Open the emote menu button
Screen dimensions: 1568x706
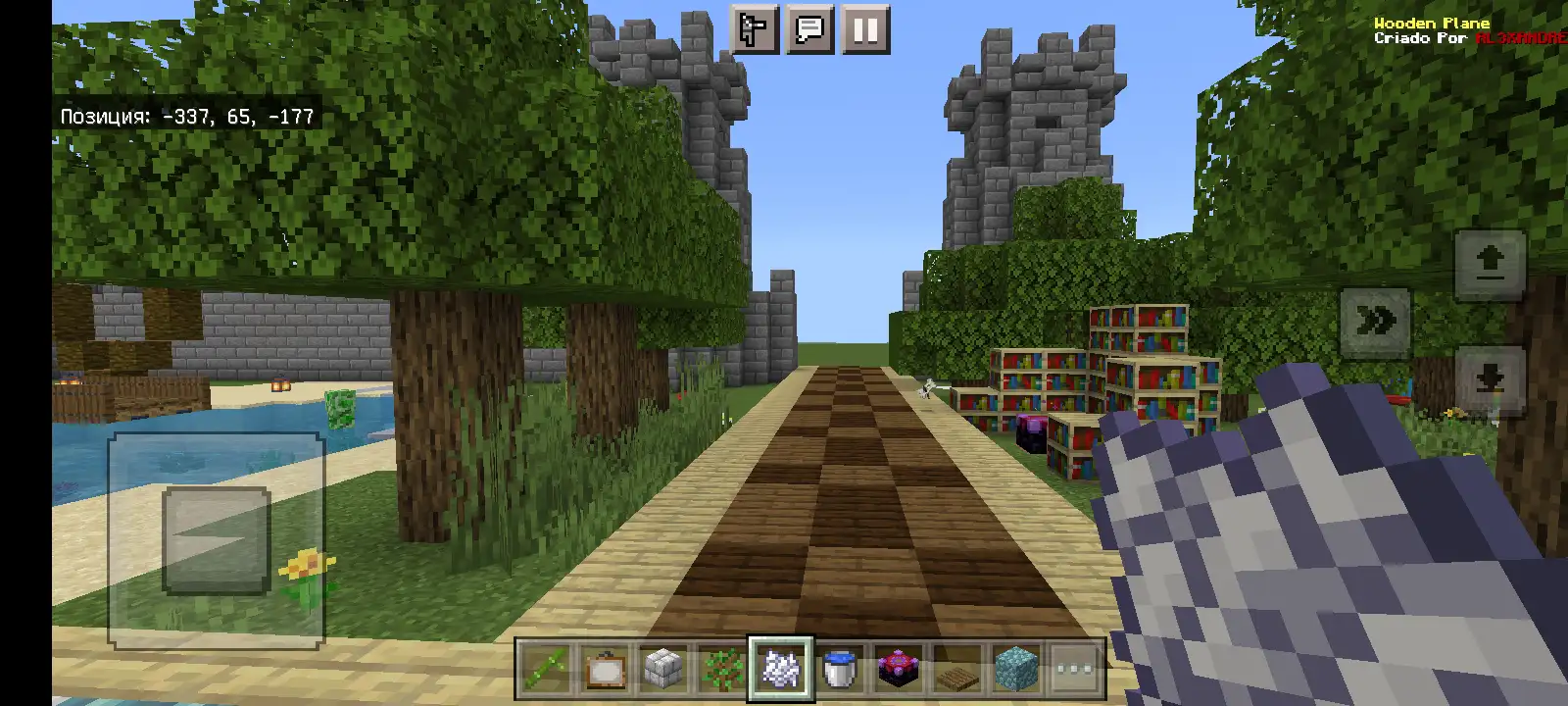755,29
